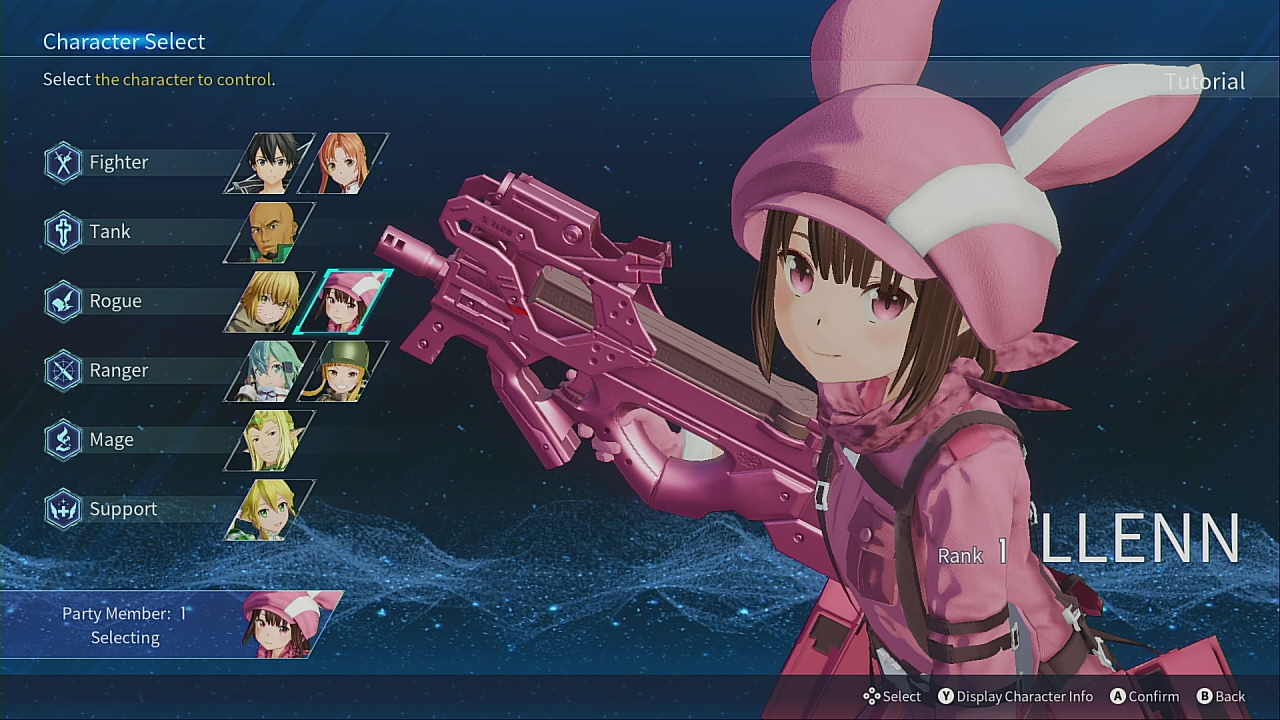This screenshot has height=720, width=1280.
Task: Select the Mage class icon
Action: (62, 439)
